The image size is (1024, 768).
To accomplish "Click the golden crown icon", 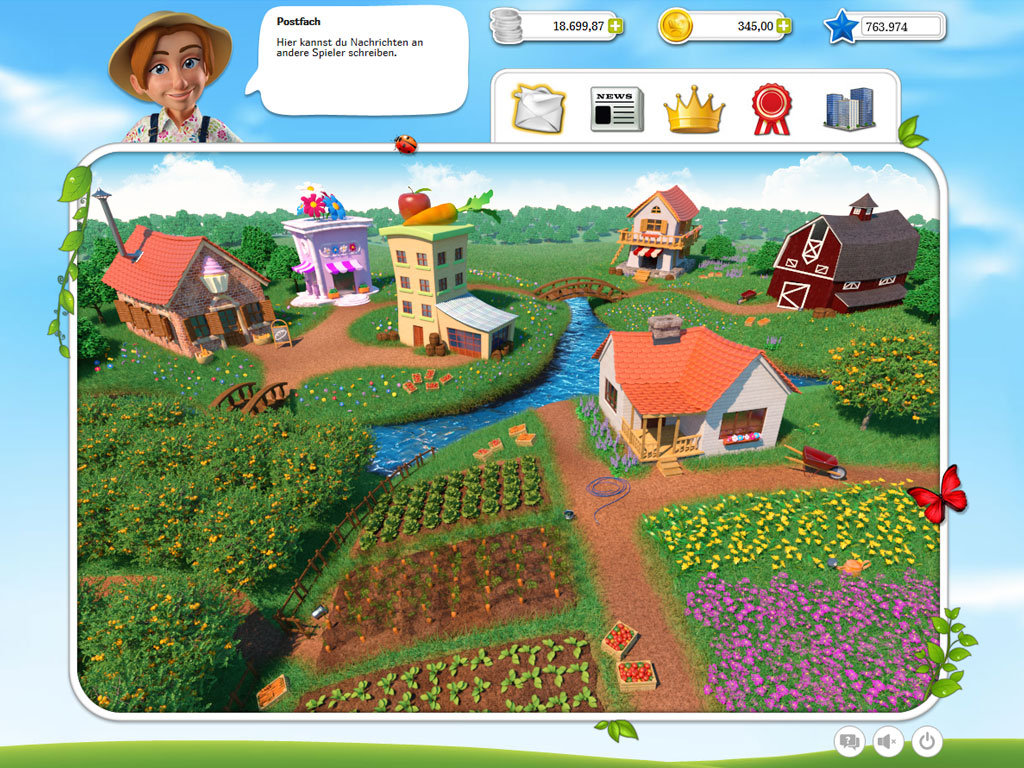I will point(695,109).
